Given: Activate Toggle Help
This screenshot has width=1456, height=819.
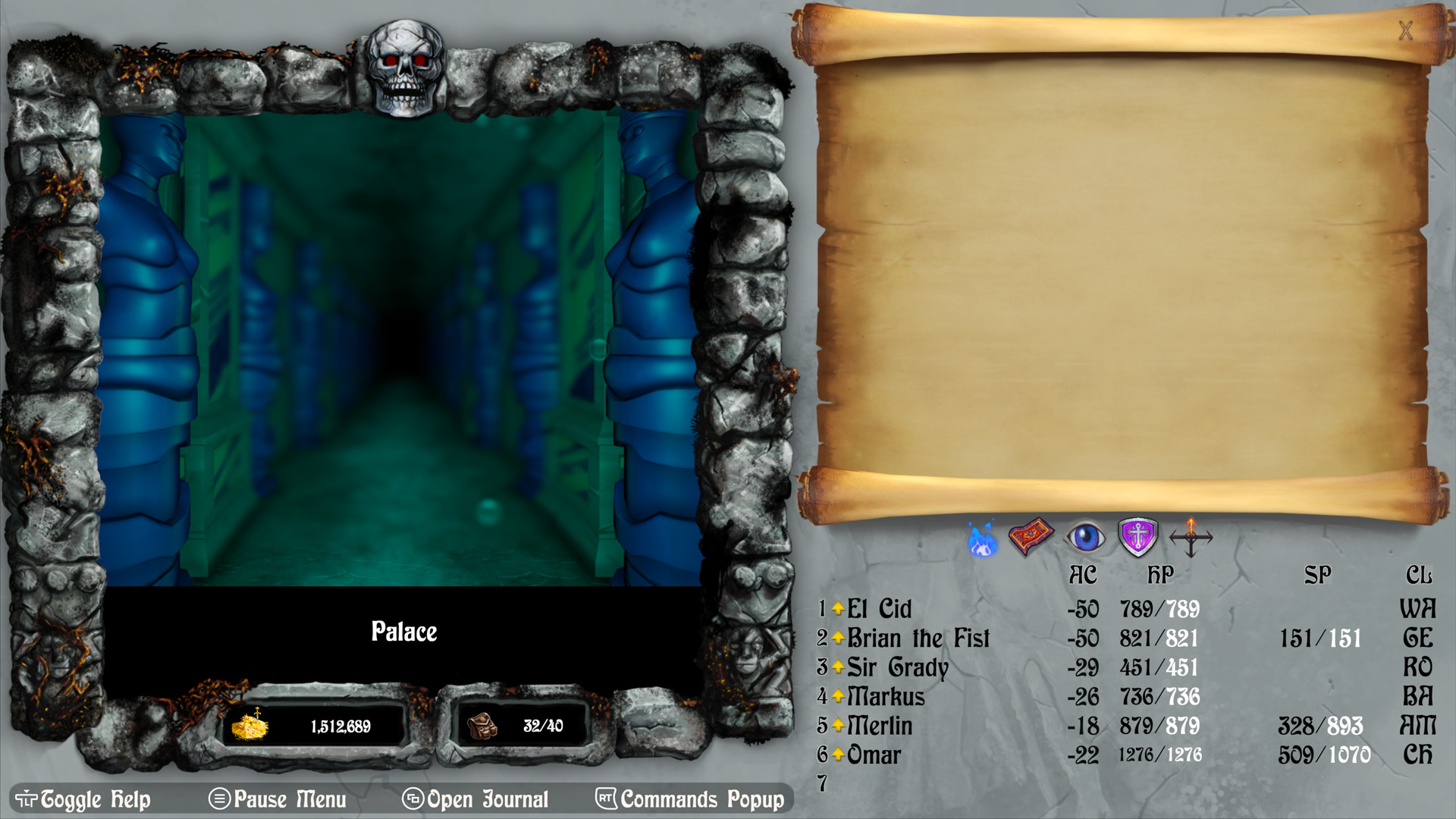Looking at the screenshot, I should tap(83, 799).
